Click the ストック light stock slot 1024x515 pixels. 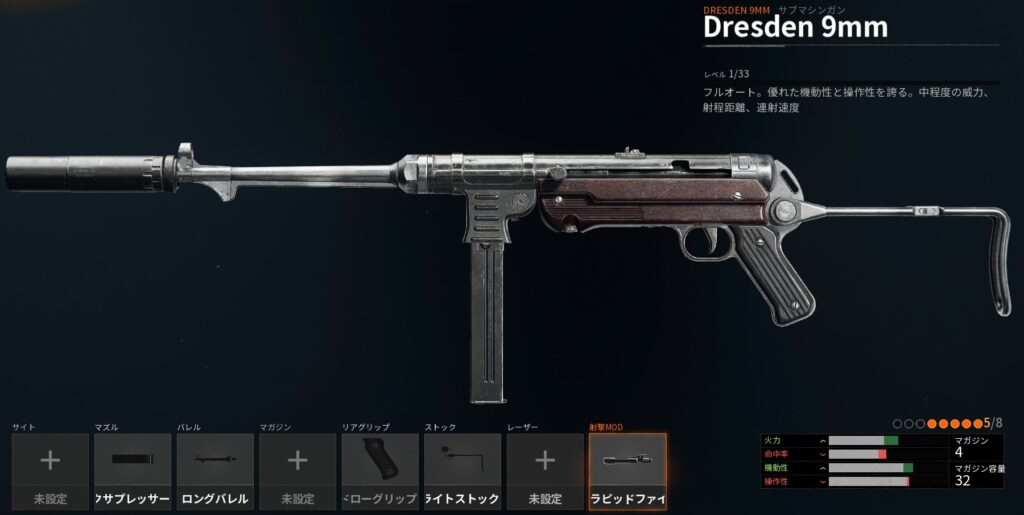[x=462, y=471]
